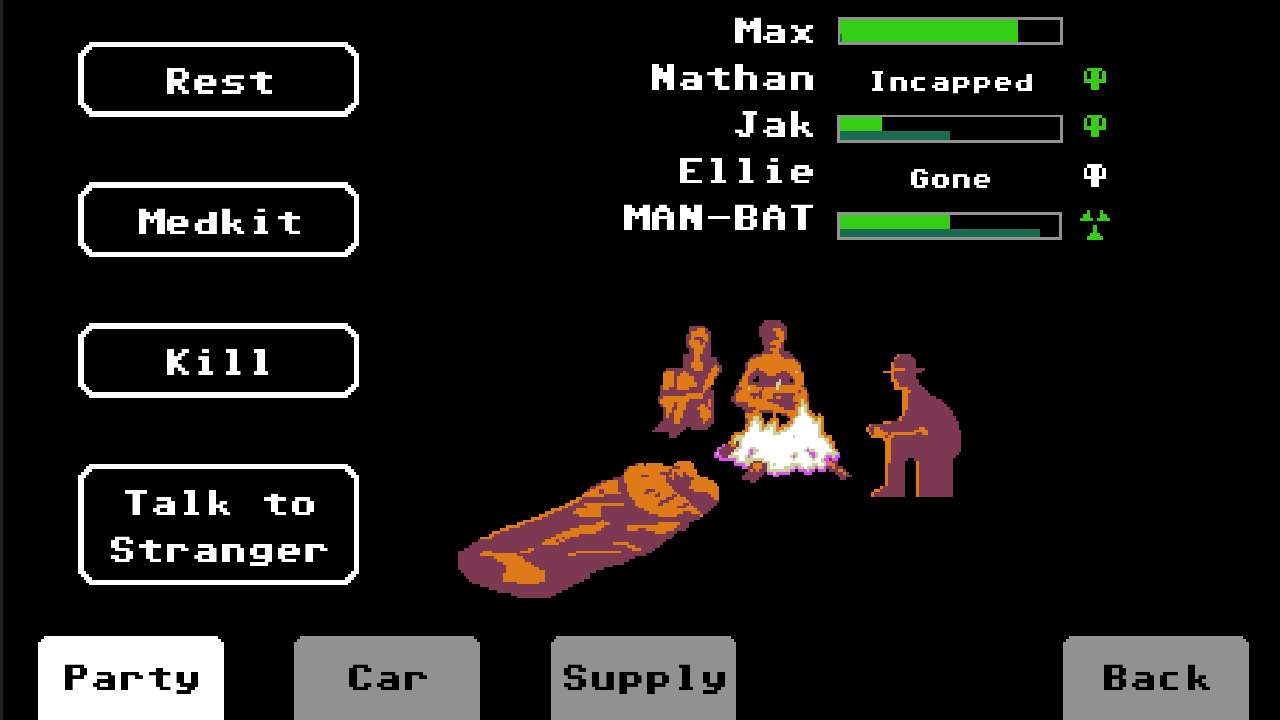Click Jak's green morale face icon
1280x720 pixels.
pyautogui.click(x=1096, y=127)
